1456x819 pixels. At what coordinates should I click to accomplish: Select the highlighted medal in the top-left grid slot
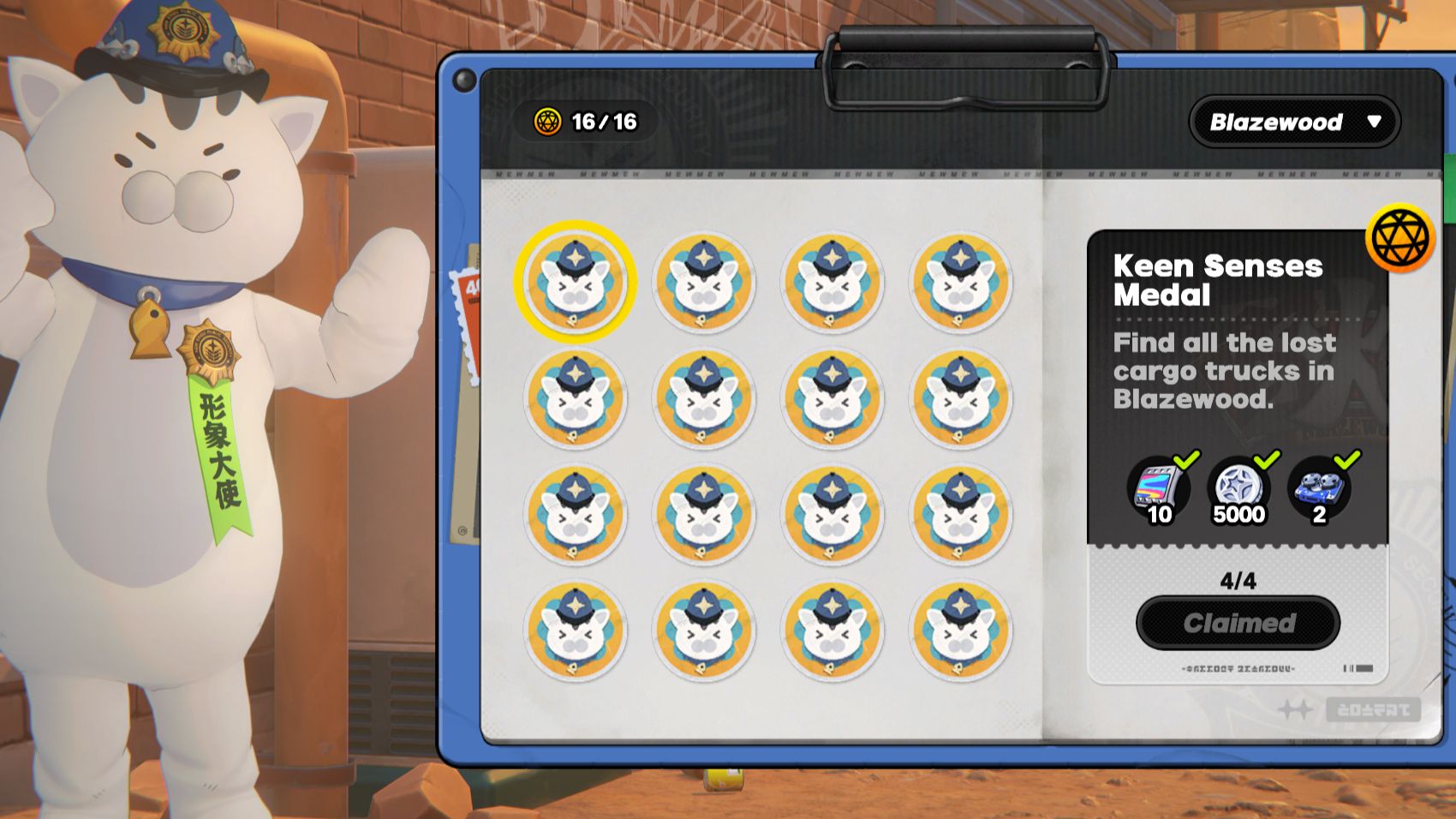pyautogui.click(x=576, y=284)
